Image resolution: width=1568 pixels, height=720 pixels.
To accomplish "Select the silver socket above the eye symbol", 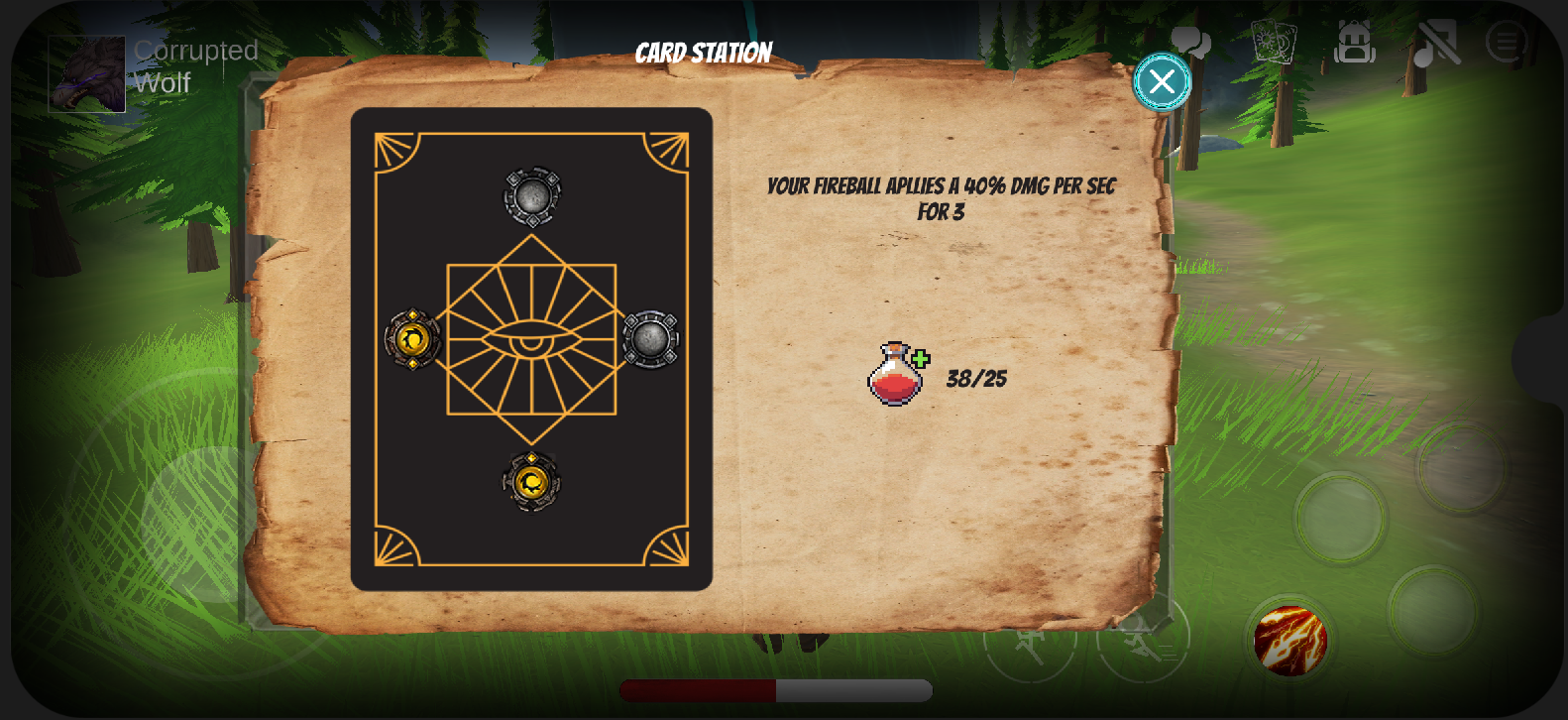I will click(x=532, y=196).
